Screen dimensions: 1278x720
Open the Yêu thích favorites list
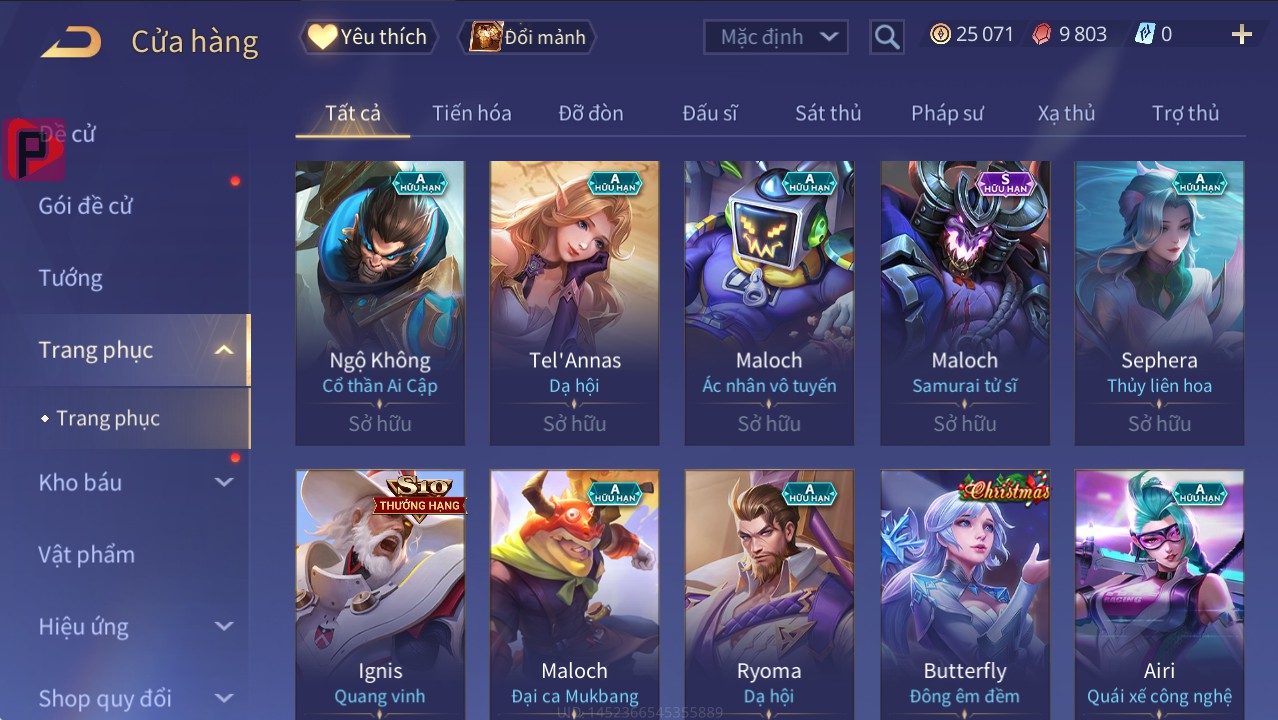(369, 37)
